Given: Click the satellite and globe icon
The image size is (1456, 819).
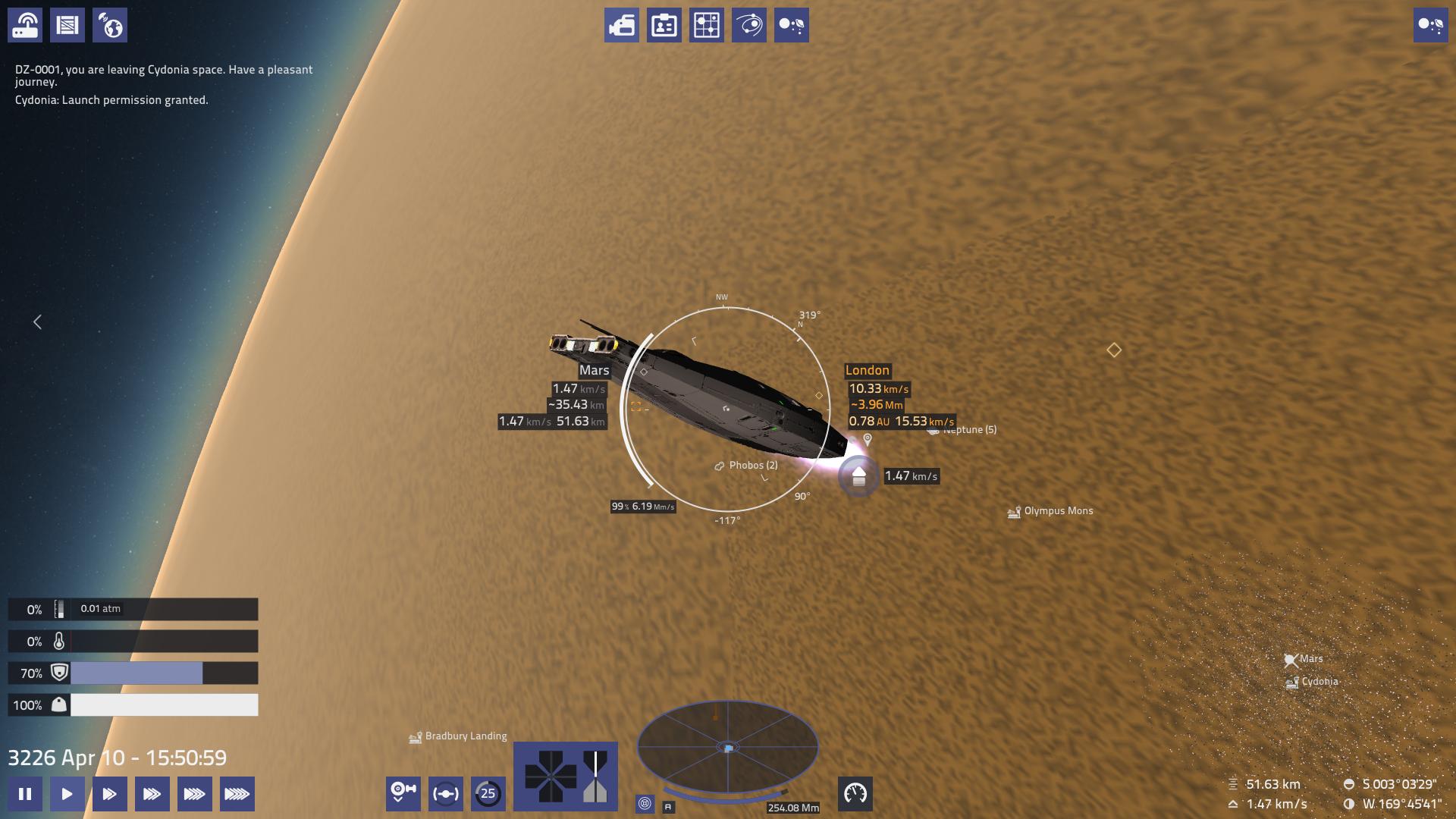Looking at the screenshot, I should (110, 25).
